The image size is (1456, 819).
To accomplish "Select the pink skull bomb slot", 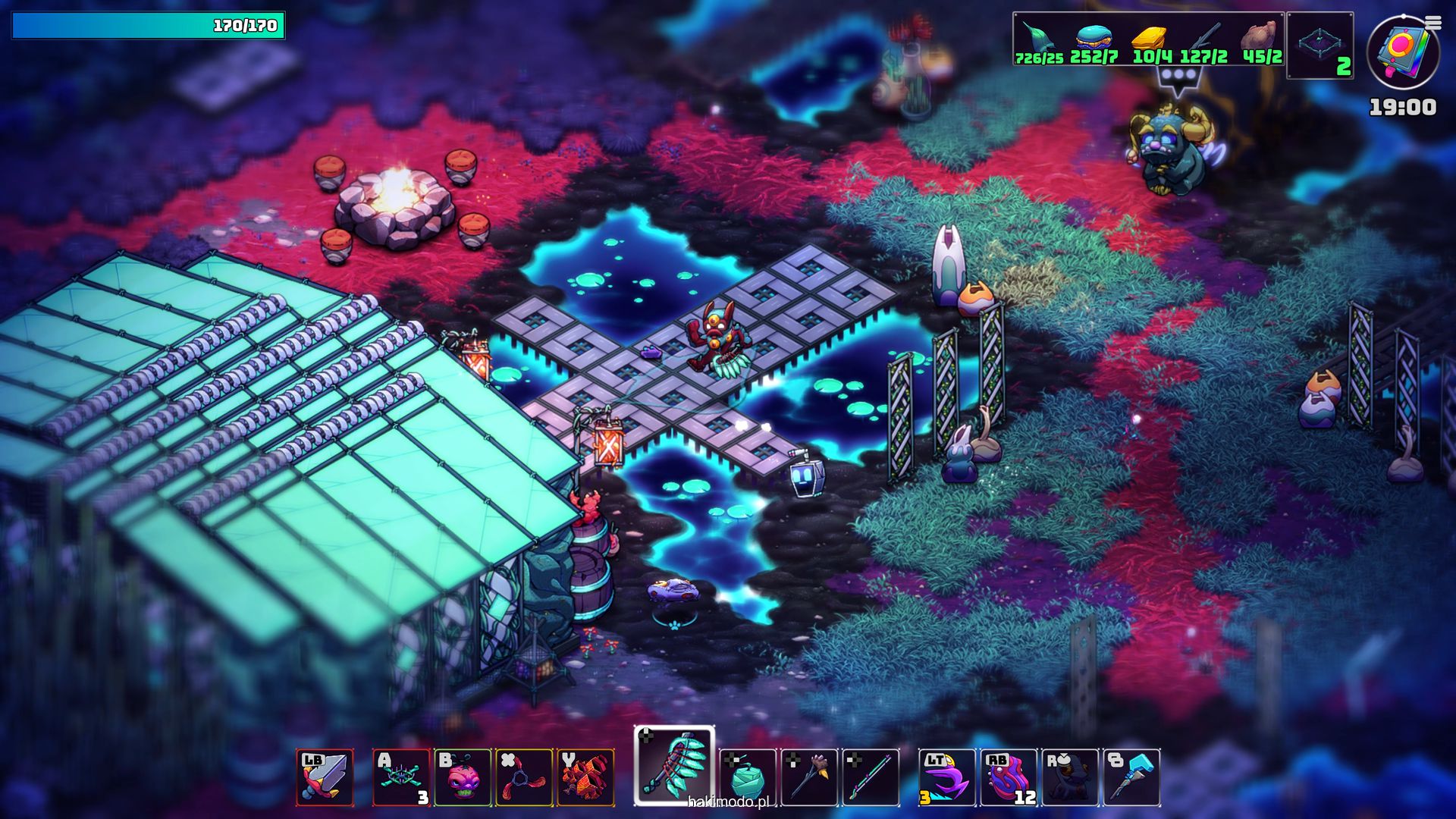I will point(463,777).
